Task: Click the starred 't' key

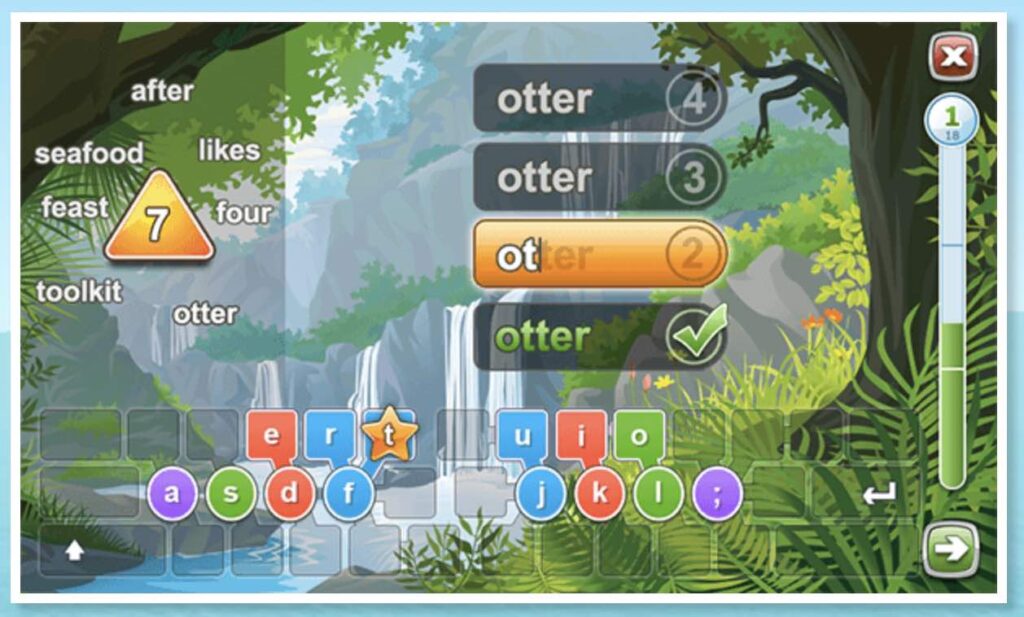Action: coord(389,436)
